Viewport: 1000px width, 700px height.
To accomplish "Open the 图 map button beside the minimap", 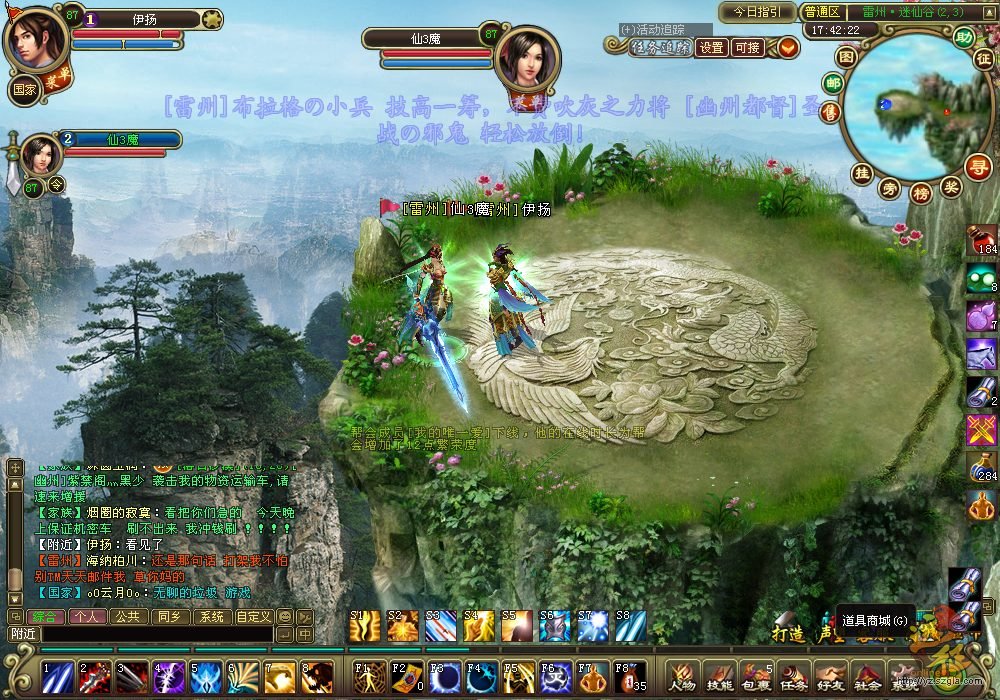I will pos(846,57).
